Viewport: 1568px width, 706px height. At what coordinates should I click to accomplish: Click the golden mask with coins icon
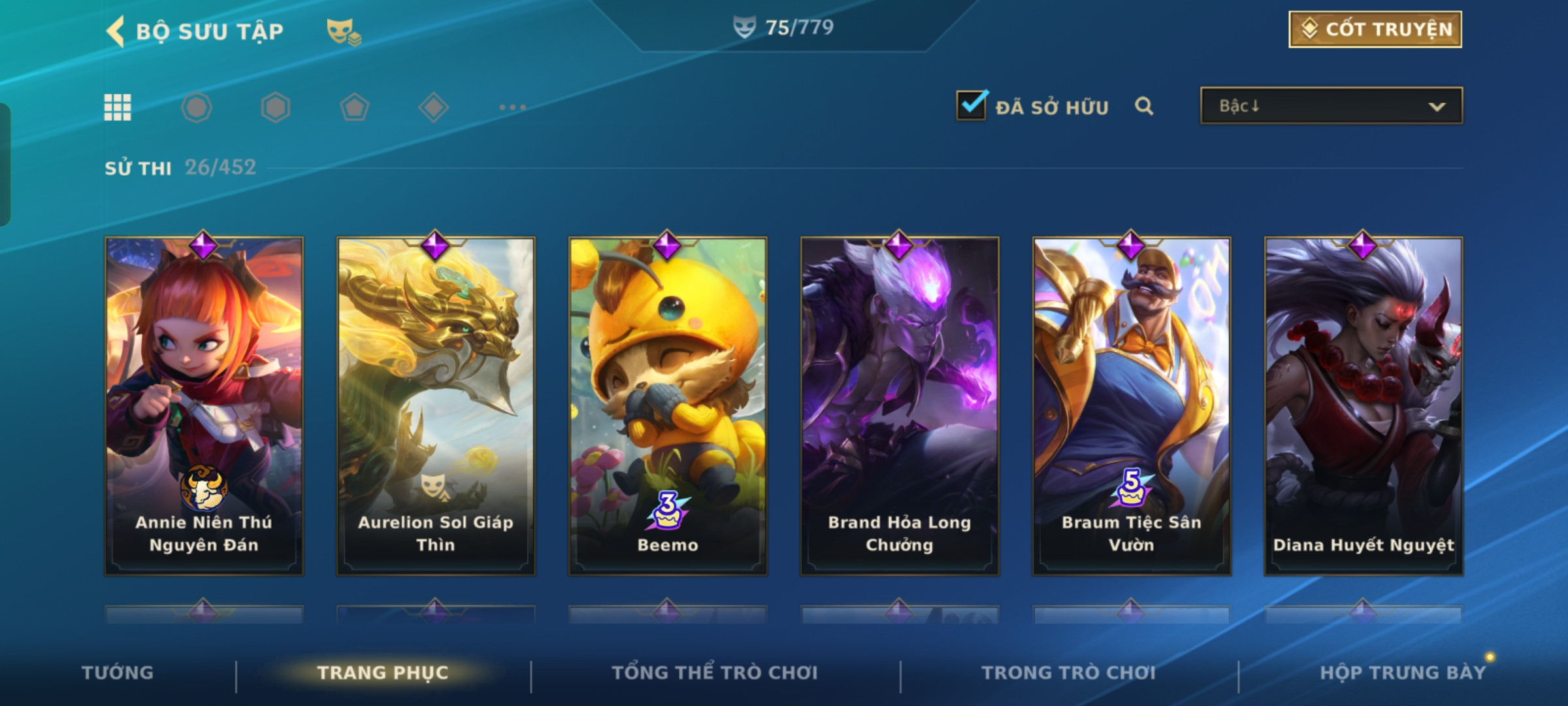[344, 31]
